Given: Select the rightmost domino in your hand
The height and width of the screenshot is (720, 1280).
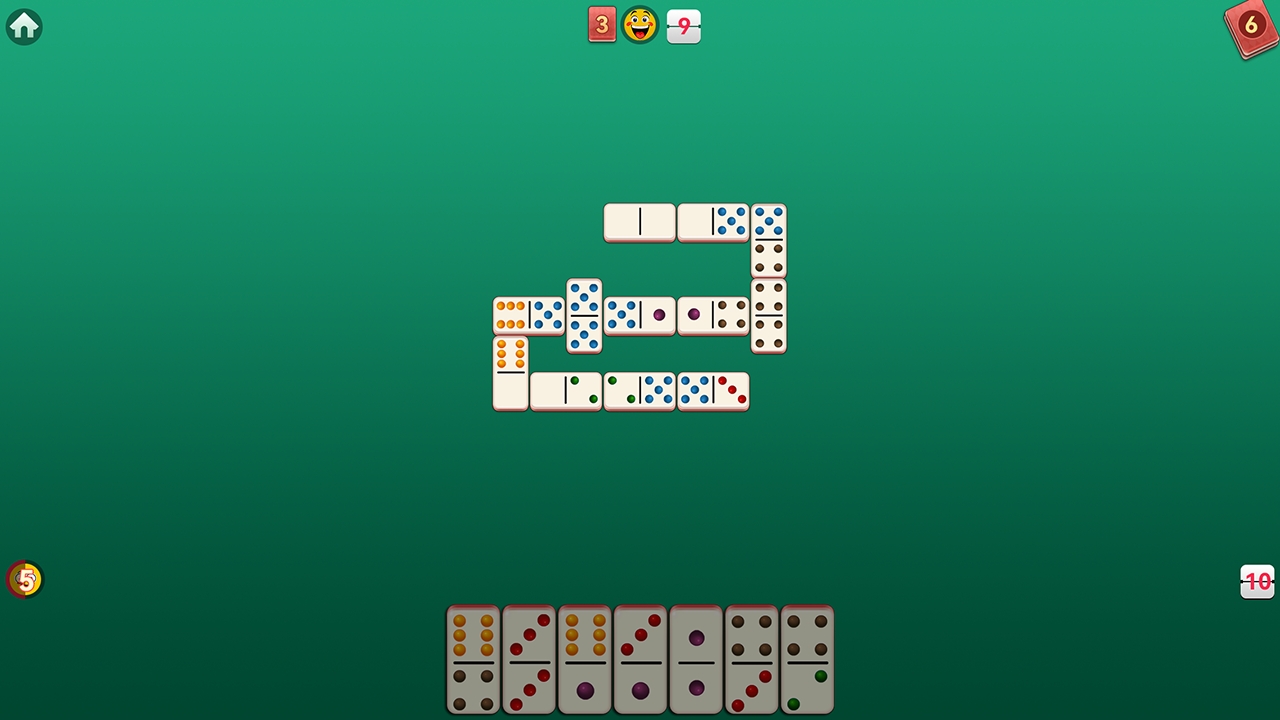Looking at the screenshot, I should point(807,660).
